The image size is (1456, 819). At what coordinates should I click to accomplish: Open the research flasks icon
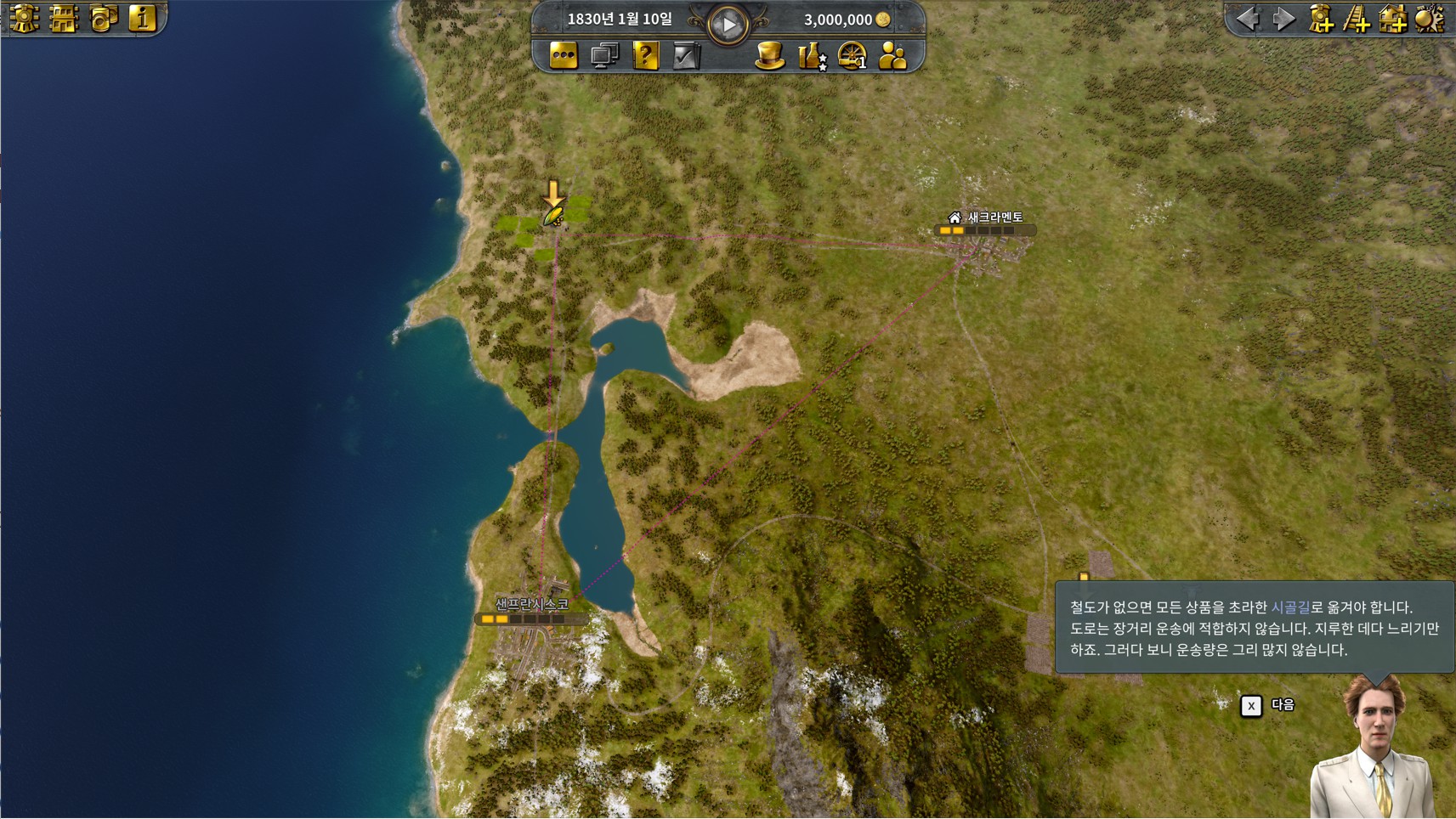[x=812, y=56]
